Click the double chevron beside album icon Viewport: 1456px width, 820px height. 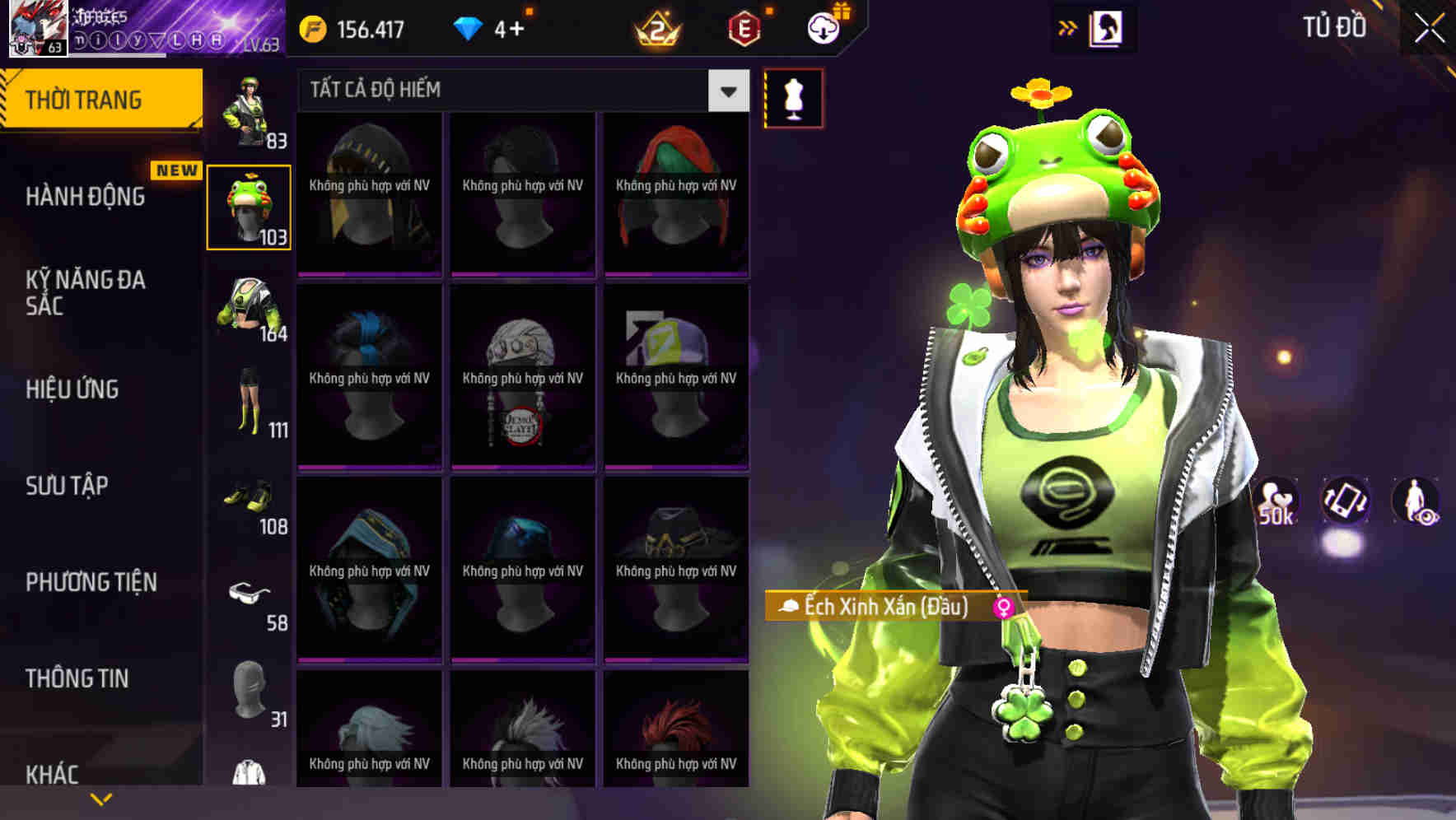(x=1068, y=27)
